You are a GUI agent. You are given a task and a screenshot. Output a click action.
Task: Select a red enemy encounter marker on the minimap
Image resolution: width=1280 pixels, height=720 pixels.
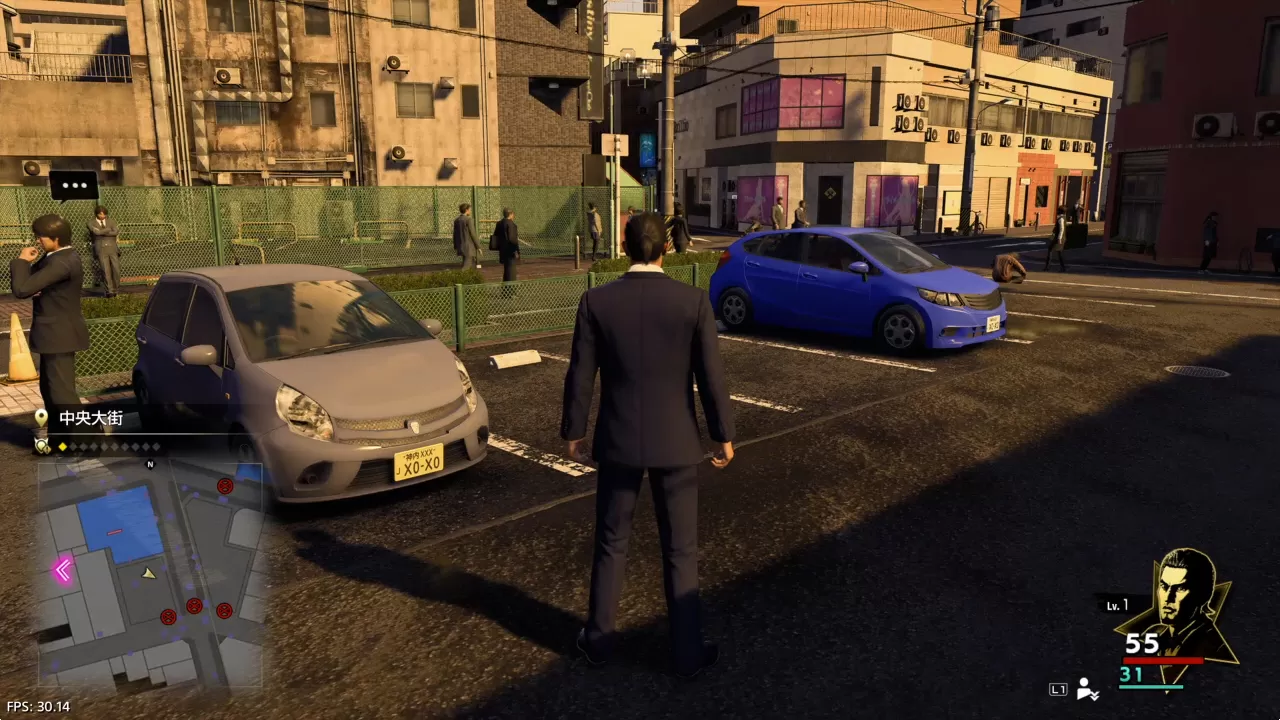click(x=226, y=488)
